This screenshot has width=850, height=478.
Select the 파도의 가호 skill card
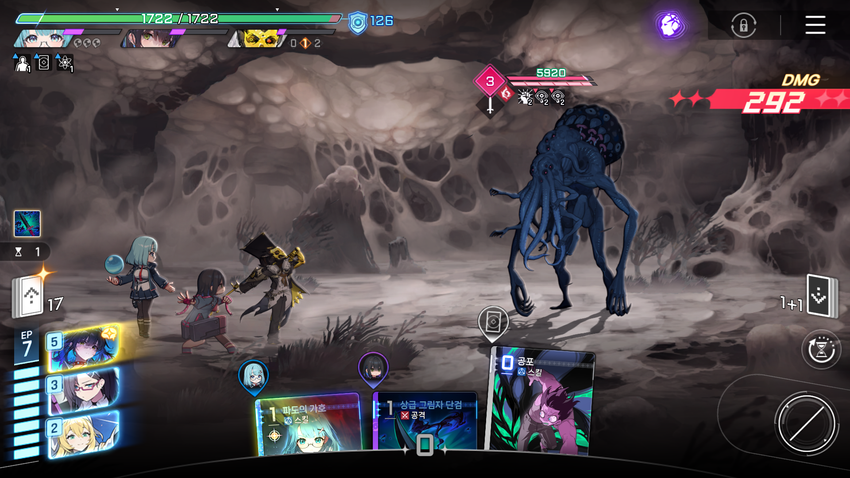click(308, 424)
